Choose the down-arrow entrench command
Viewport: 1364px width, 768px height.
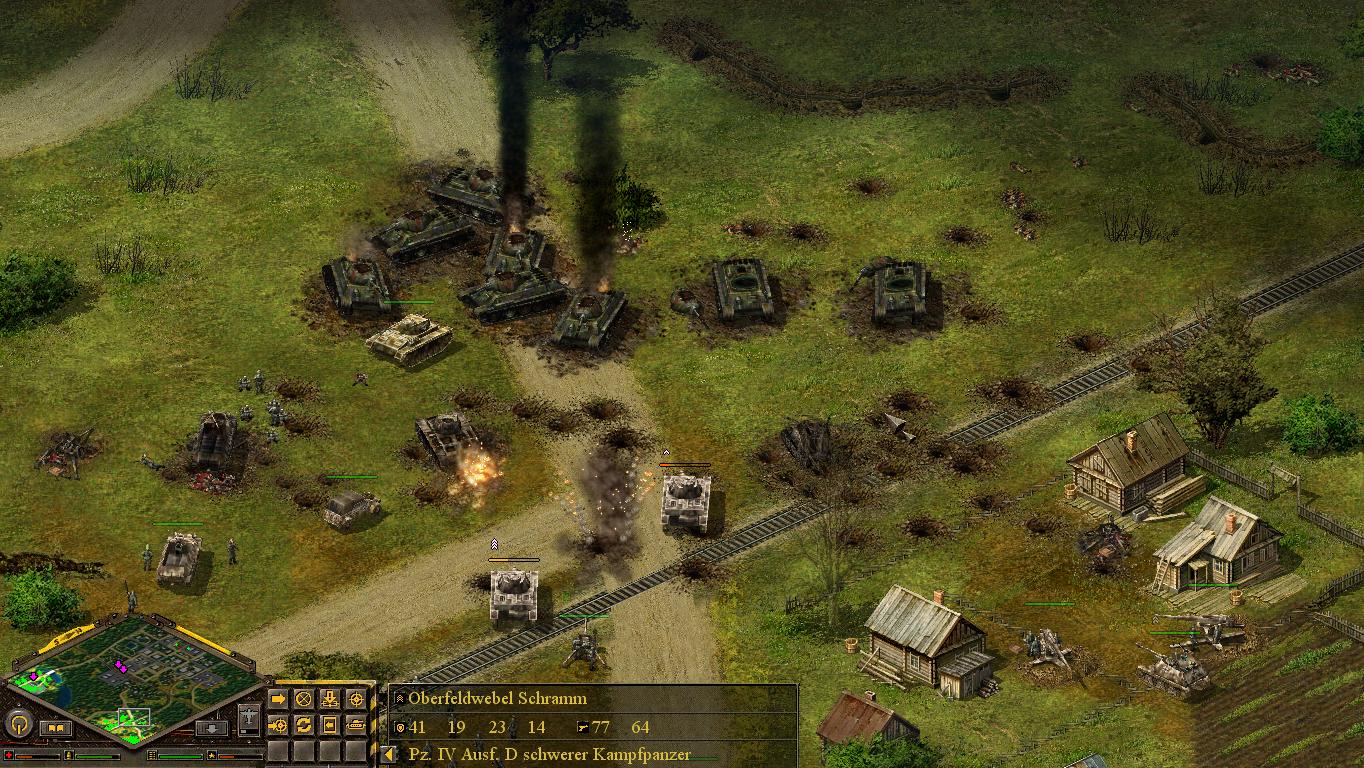click(x=329, y=698)
